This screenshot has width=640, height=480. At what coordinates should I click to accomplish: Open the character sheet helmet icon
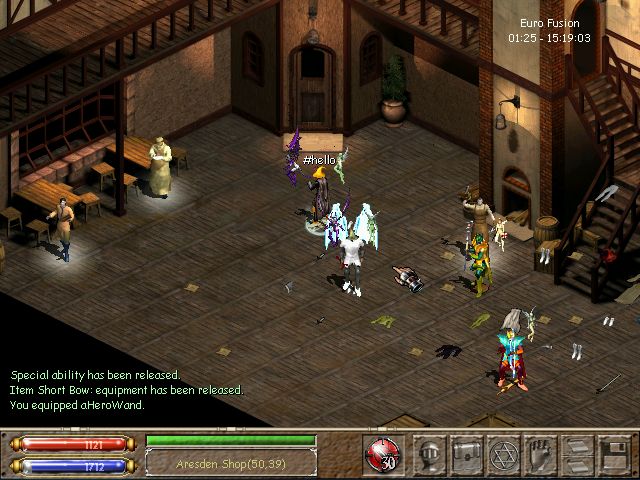pos(431,454)
